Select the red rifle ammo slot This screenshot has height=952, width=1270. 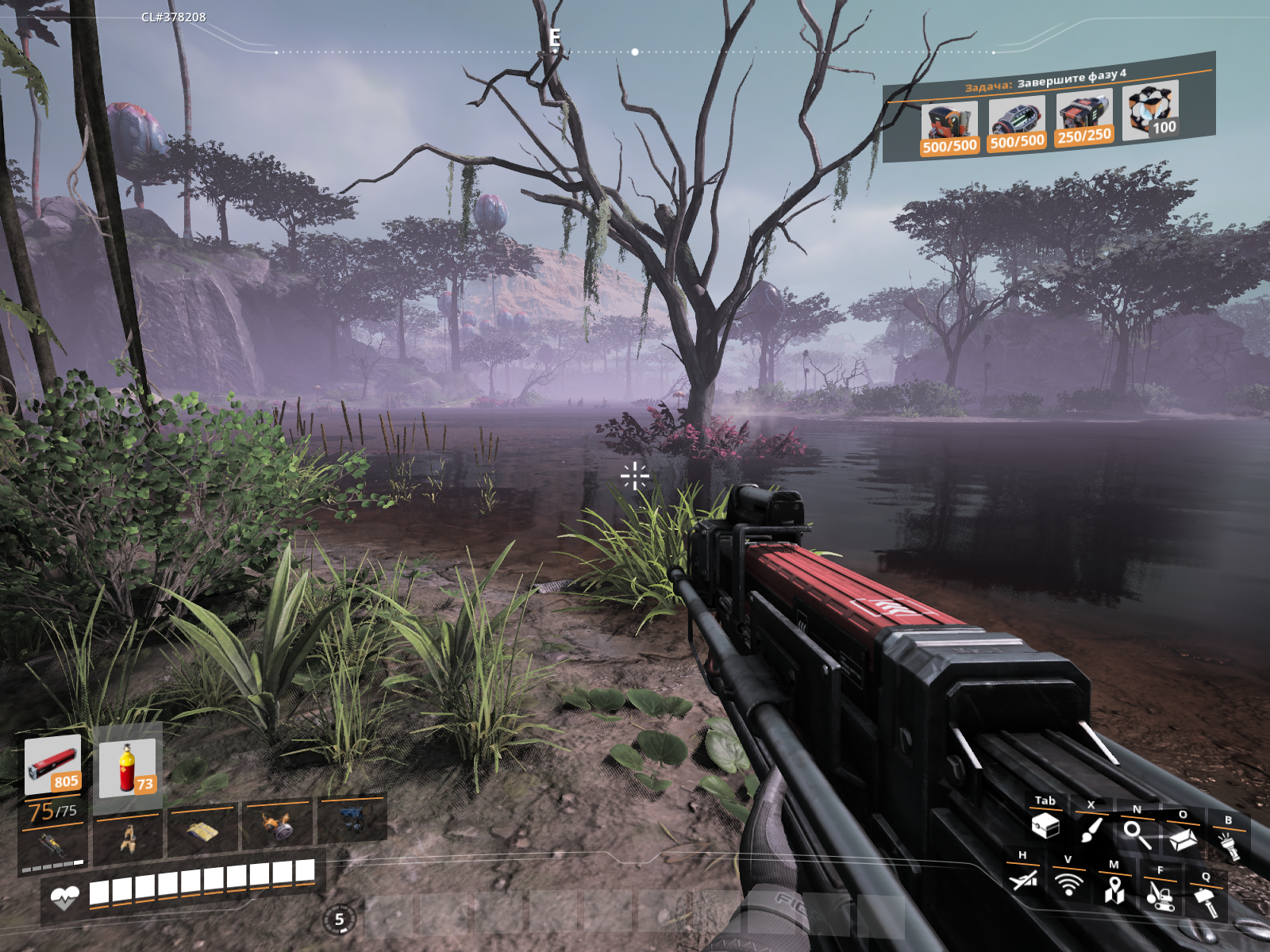point(52,765)
